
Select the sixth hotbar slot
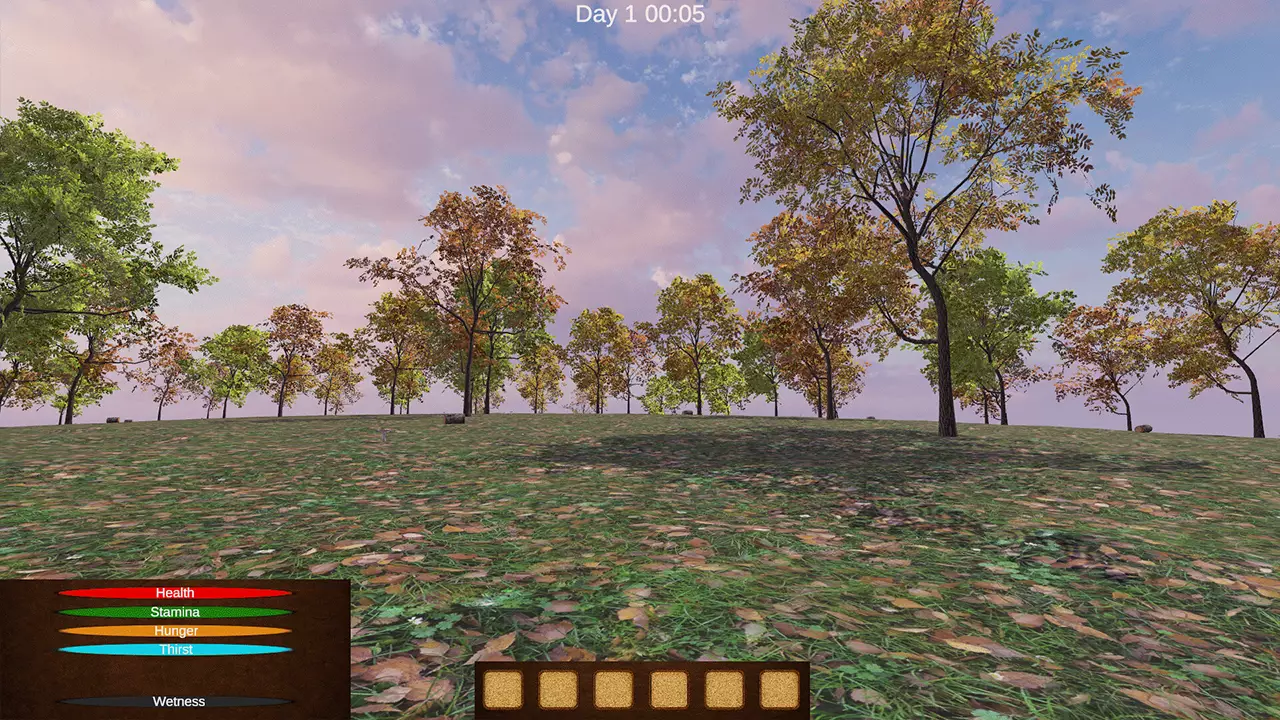(x=777, y=690)
